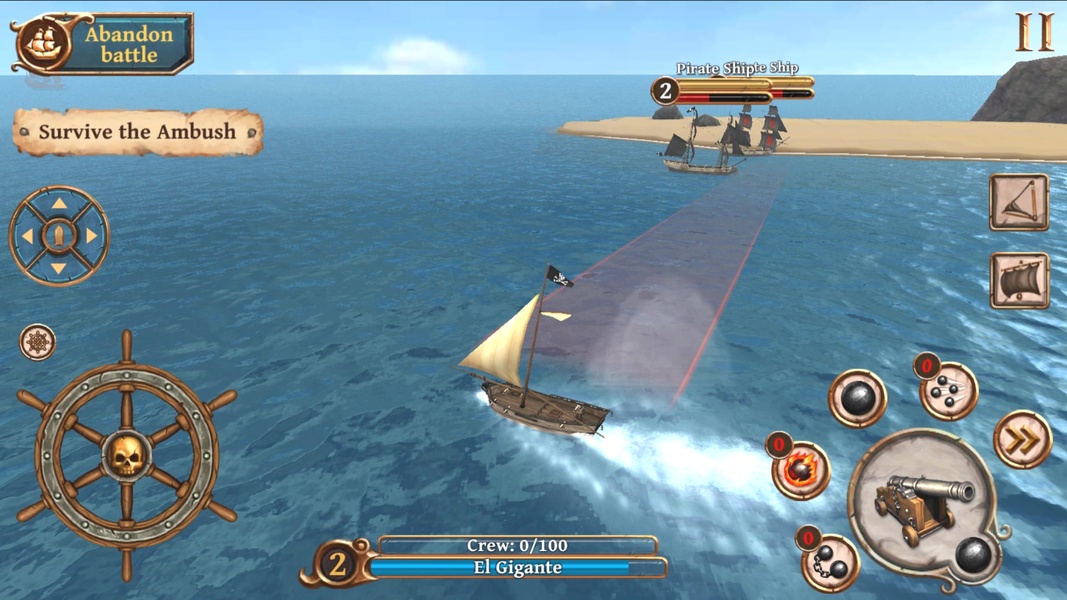
Task: Activate the double-arrow speed boost
Action: [1022, 439]
